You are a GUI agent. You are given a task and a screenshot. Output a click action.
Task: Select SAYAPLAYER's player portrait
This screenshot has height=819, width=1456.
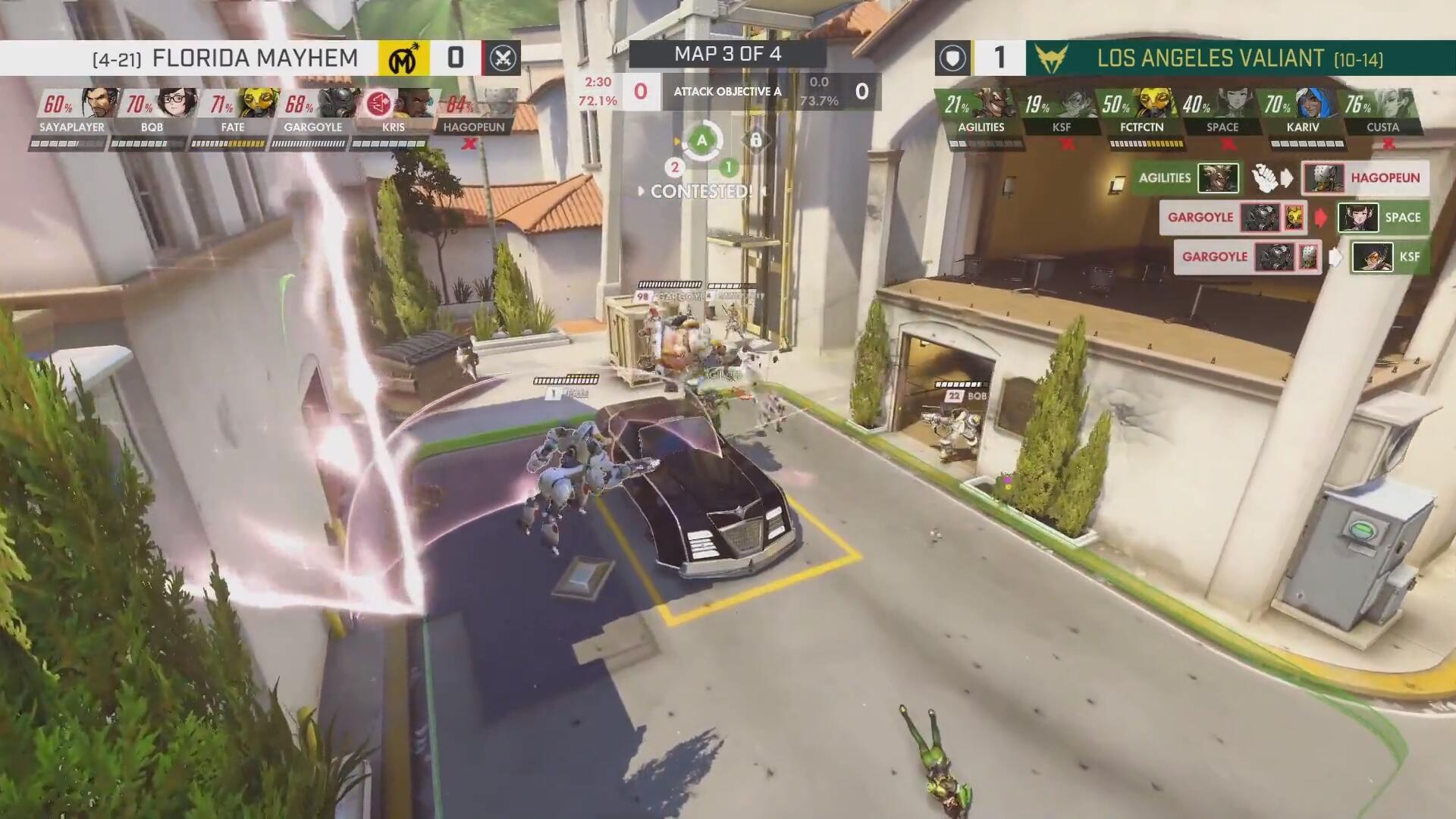93,105
